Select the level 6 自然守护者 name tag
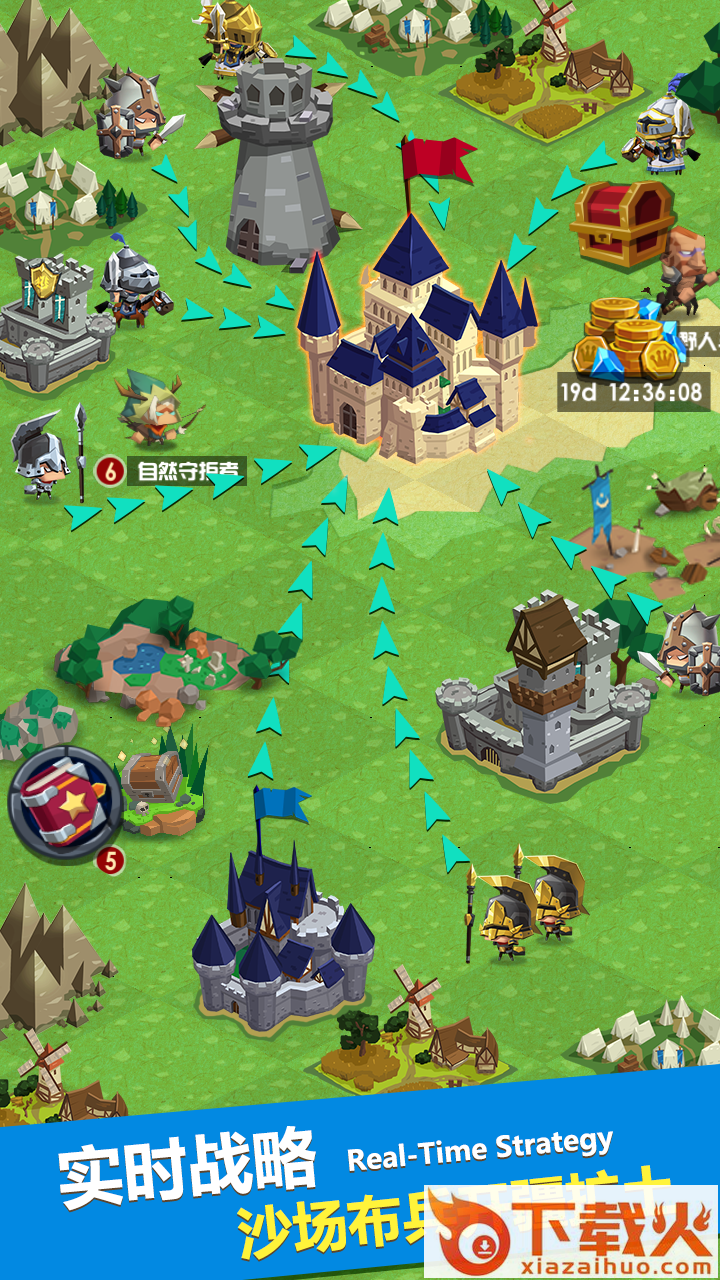Image resolution: width=720 pixels, height=1280 pixels. pos(172,471)
